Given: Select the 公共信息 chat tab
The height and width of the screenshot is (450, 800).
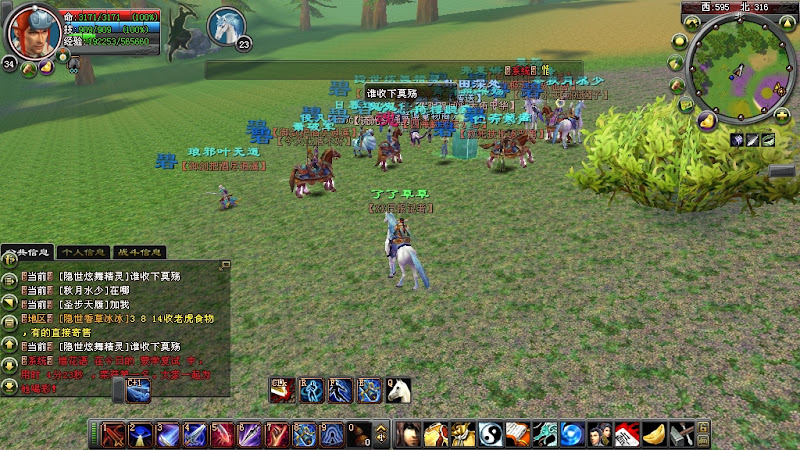Looking at the screenshot, I should coord(28,252).
